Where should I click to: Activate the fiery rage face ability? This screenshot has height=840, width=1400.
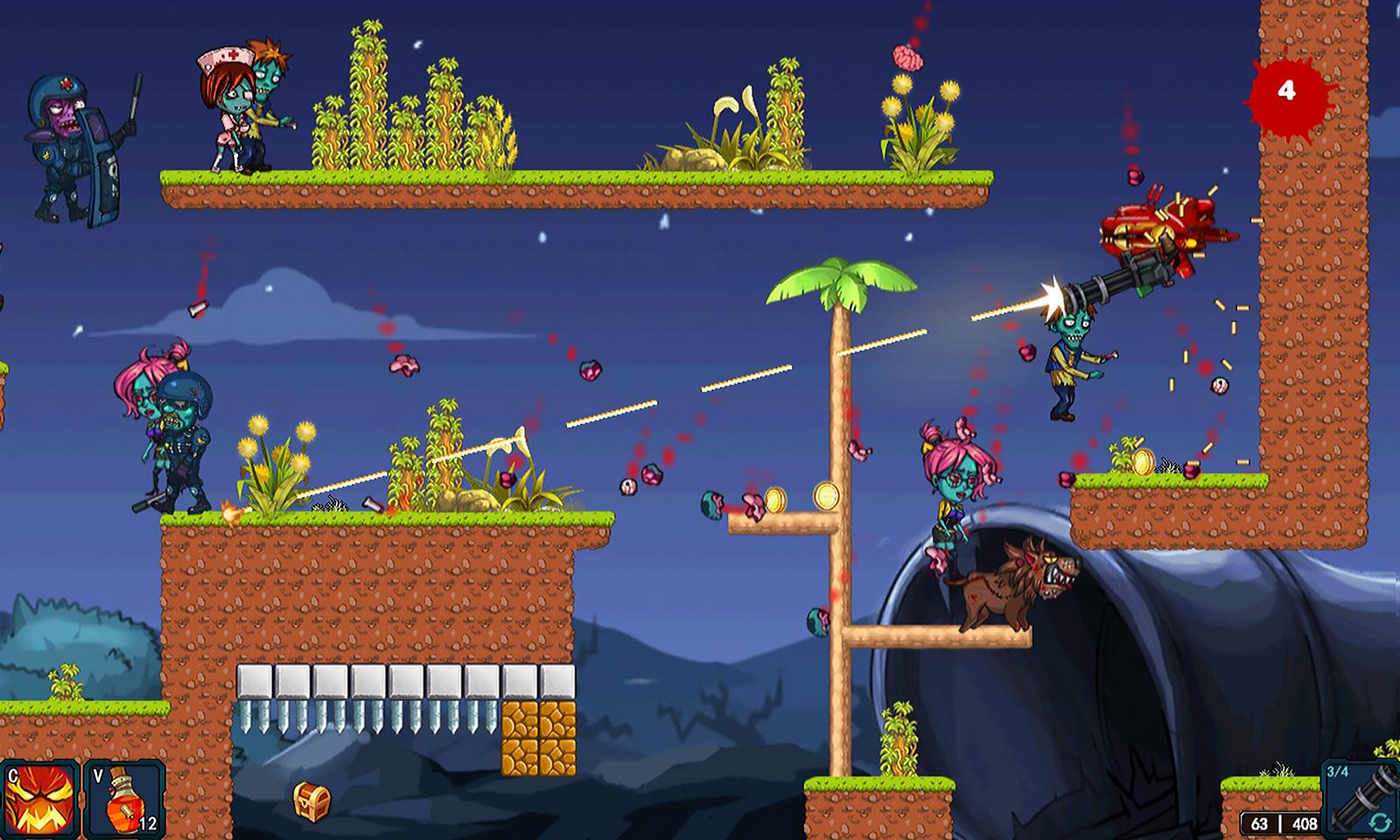[x=40, y=799]
